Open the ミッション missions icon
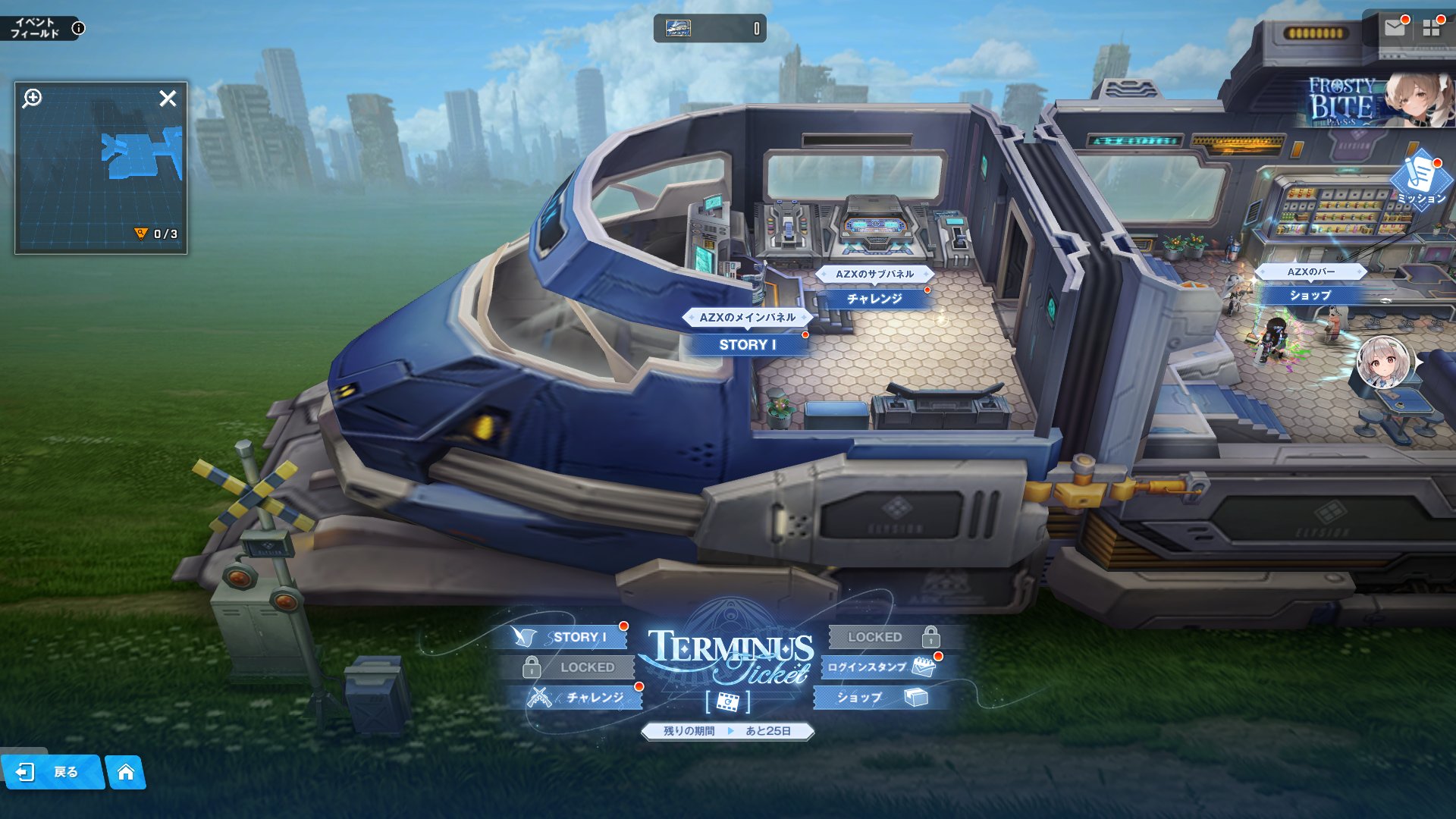1456x819 pixels. (x=1420, y=180)
